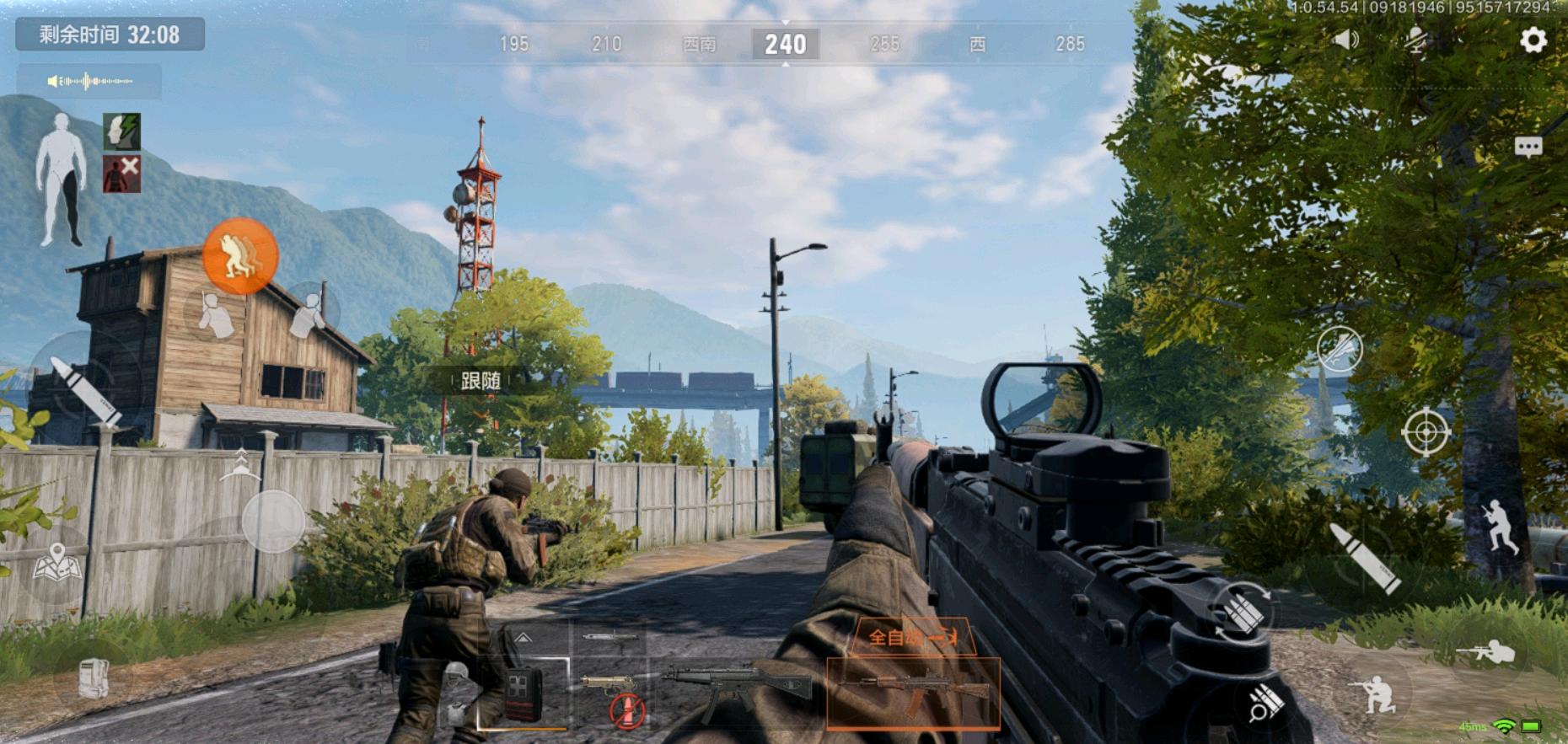Toggle the speaker sound icon
The width and height of the screenshot is (1568, 744).
click(x=1345, y=40)
